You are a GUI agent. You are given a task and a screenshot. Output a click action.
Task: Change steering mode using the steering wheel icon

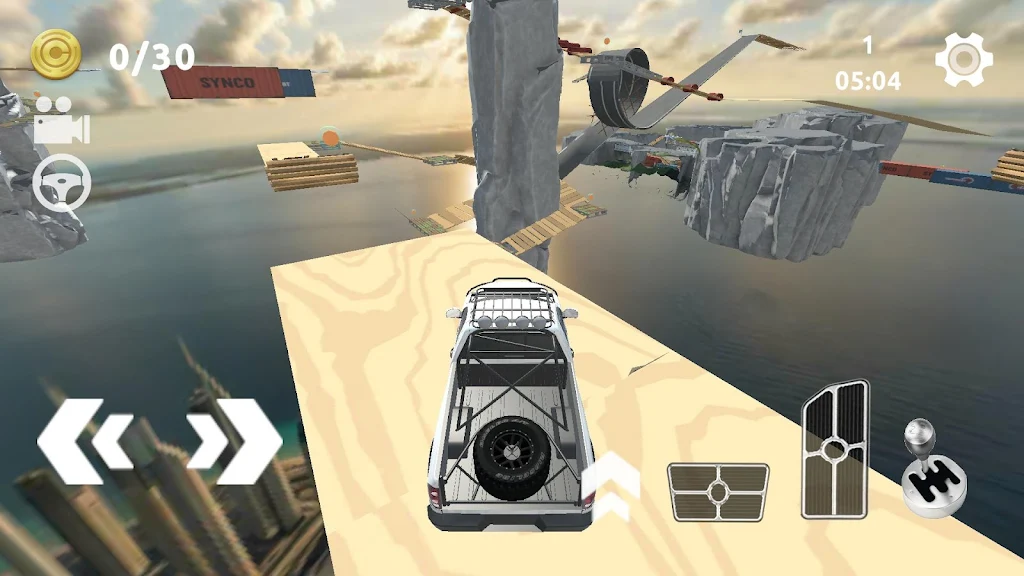point(62,184)
